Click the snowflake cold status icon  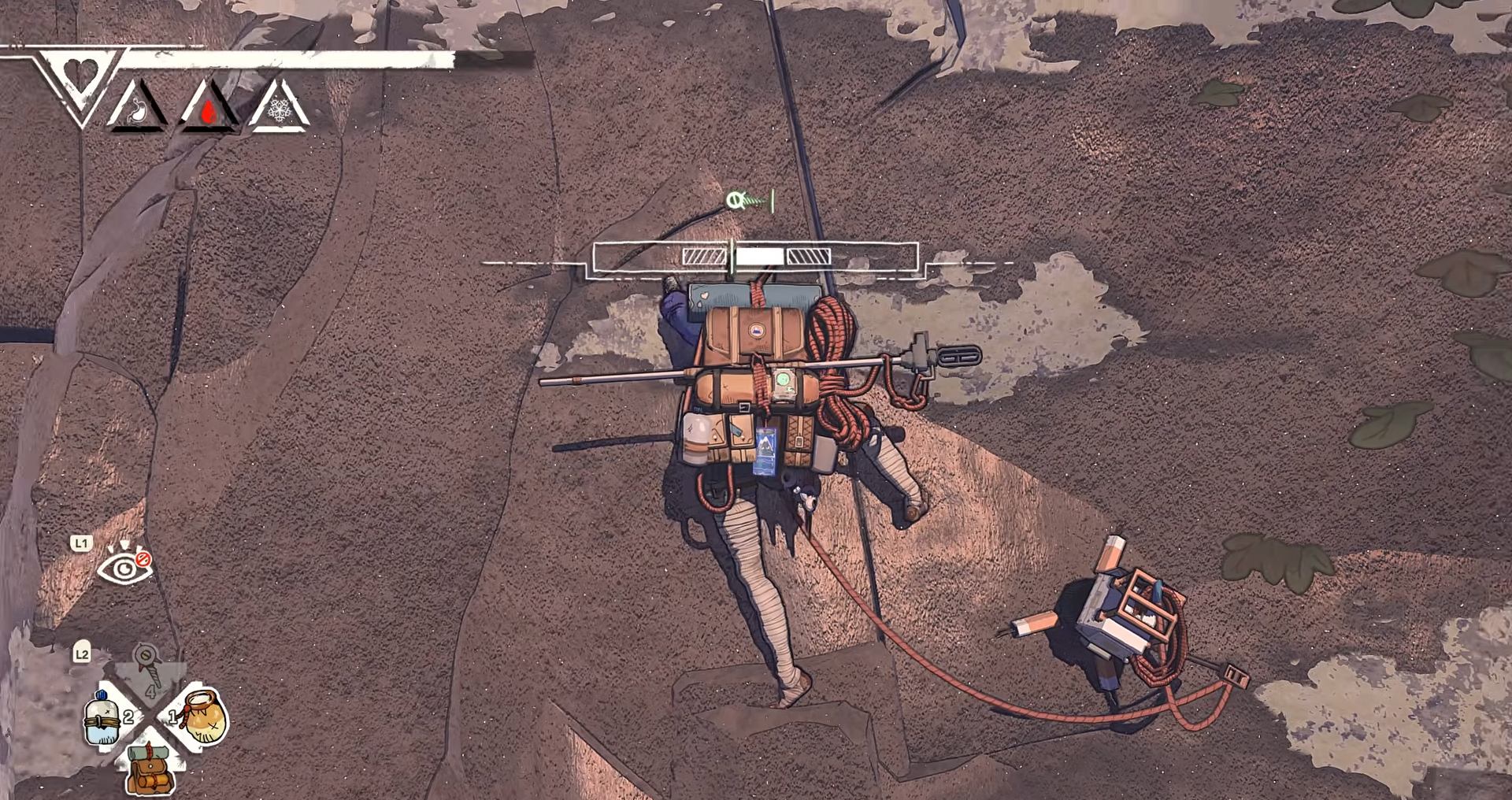(279, 109)
